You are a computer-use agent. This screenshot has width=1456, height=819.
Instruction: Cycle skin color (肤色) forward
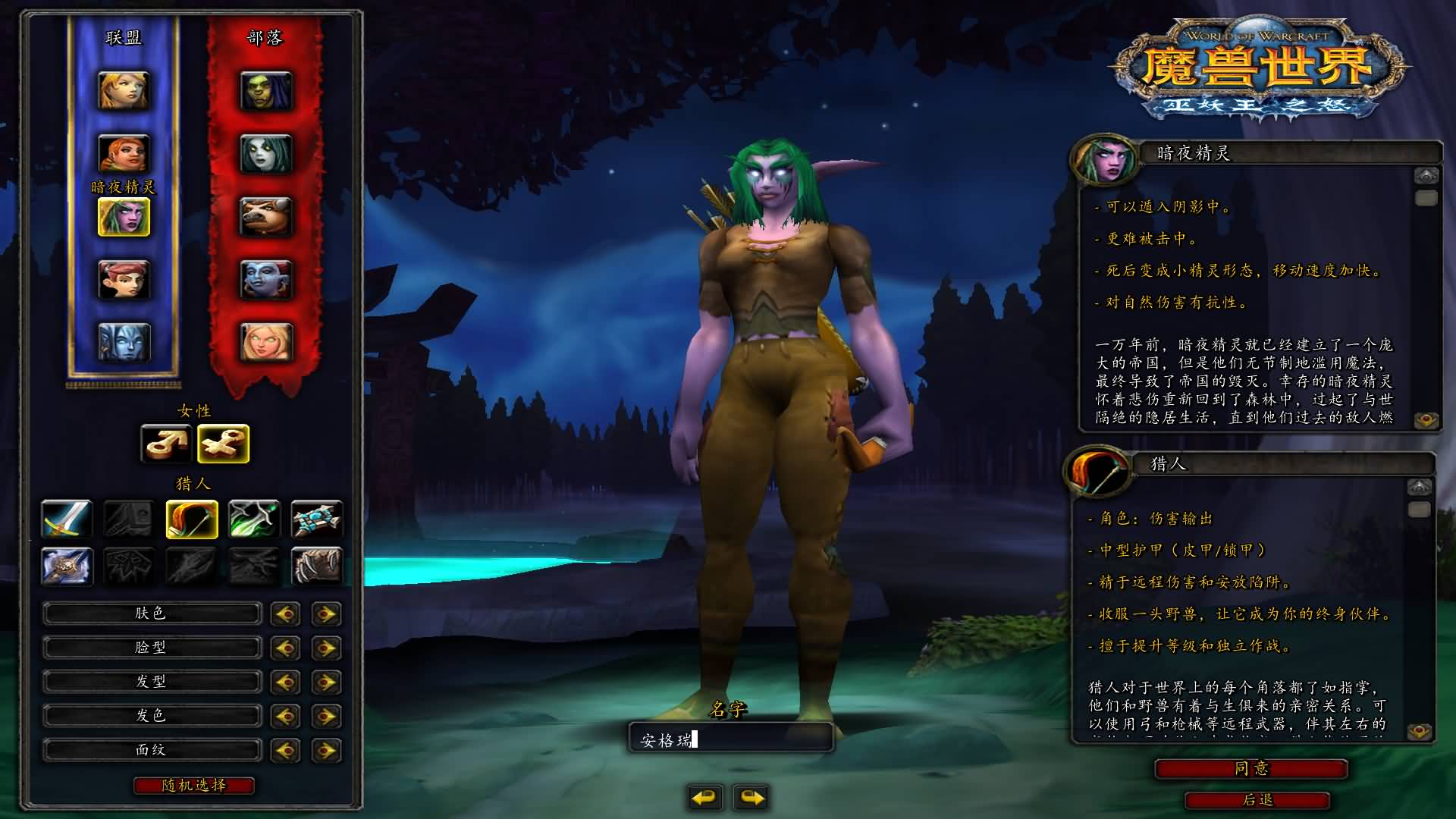tap(326, 613)
